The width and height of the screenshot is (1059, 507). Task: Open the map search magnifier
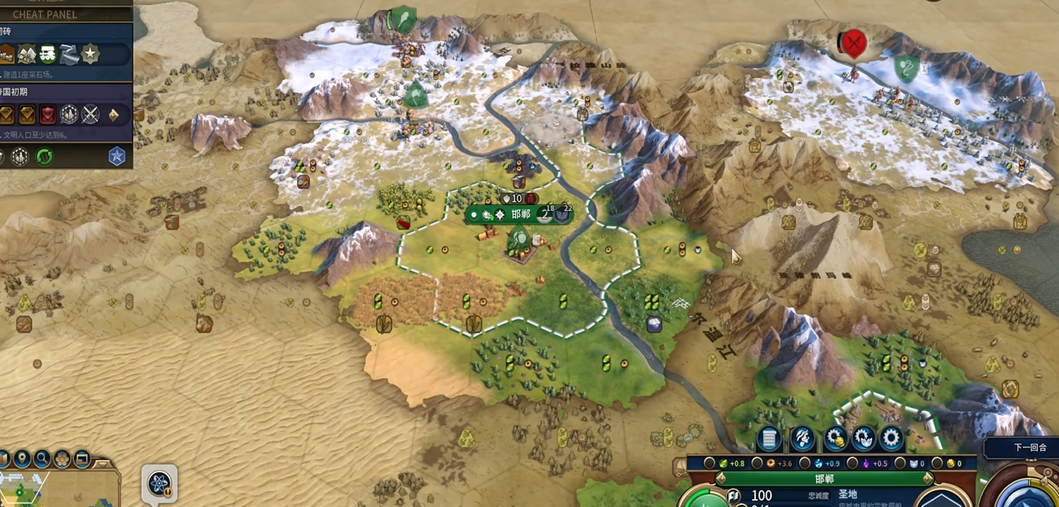coord(42,459)
